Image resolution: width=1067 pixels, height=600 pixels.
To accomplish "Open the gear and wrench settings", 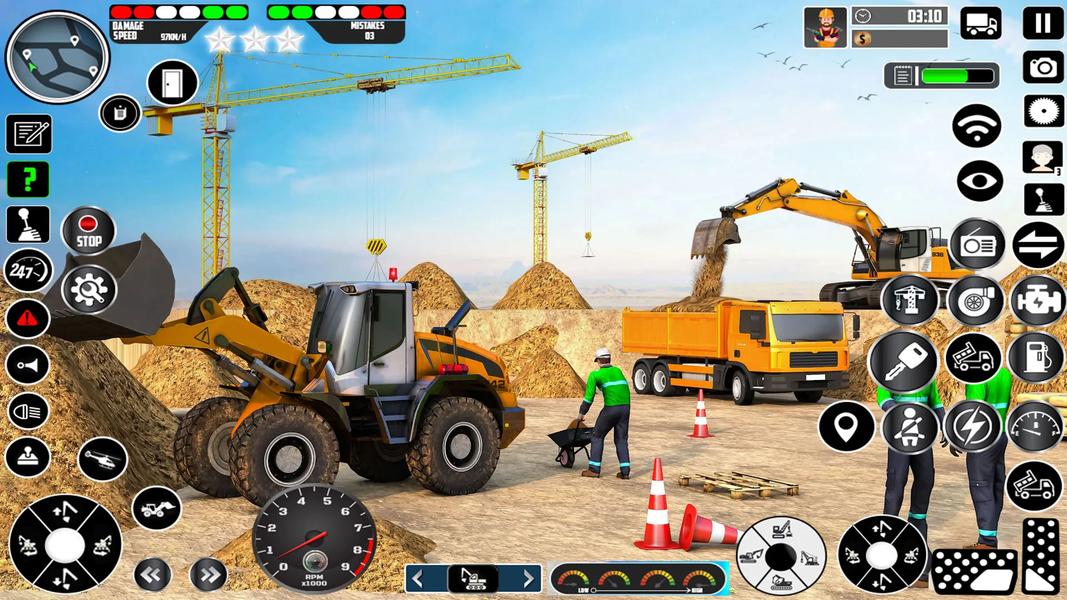I will click(89, 290).
